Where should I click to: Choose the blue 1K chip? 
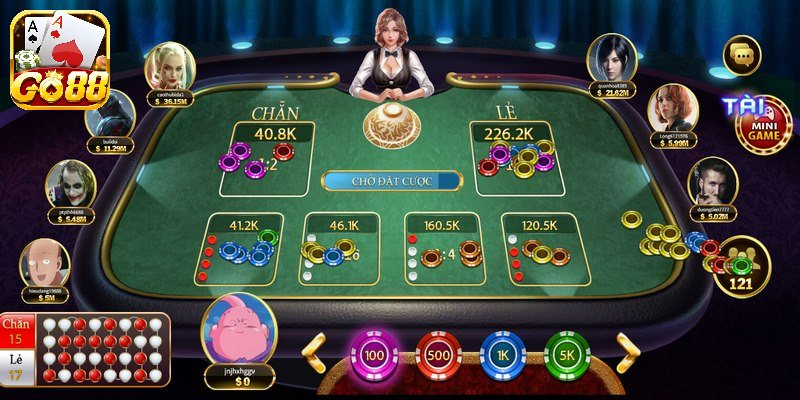(x=502, y=356)
